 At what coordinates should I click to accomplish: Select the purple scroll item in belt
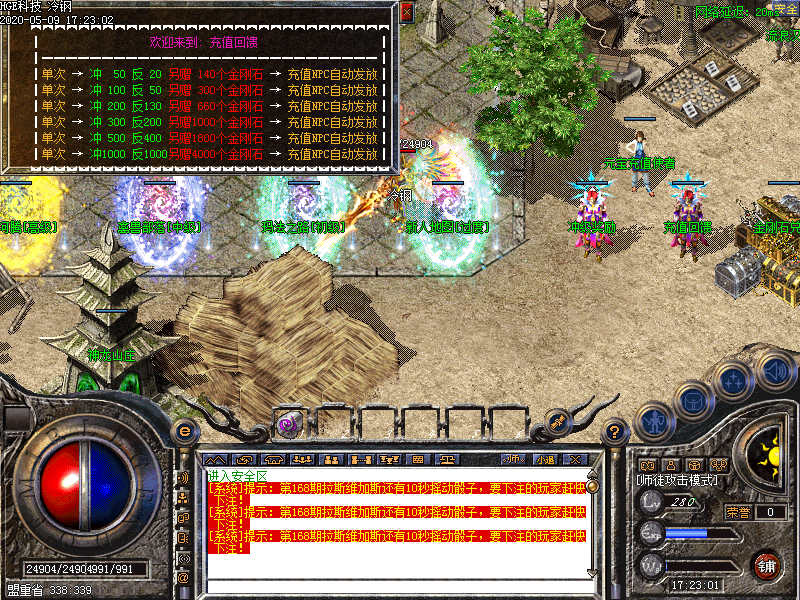click(x=287, y=422)
